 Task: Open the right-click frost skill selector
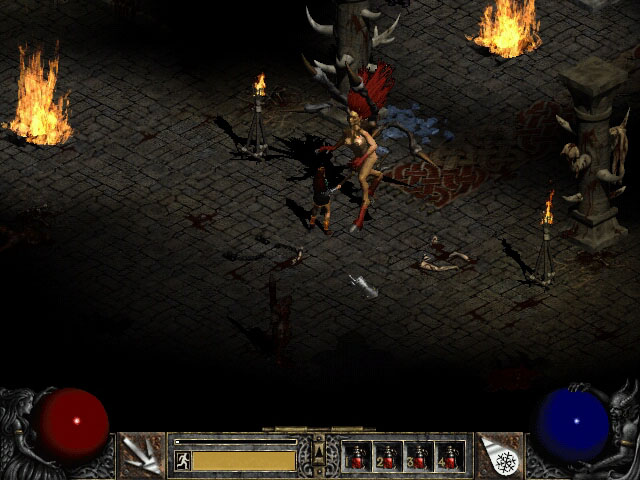(500, 455)
